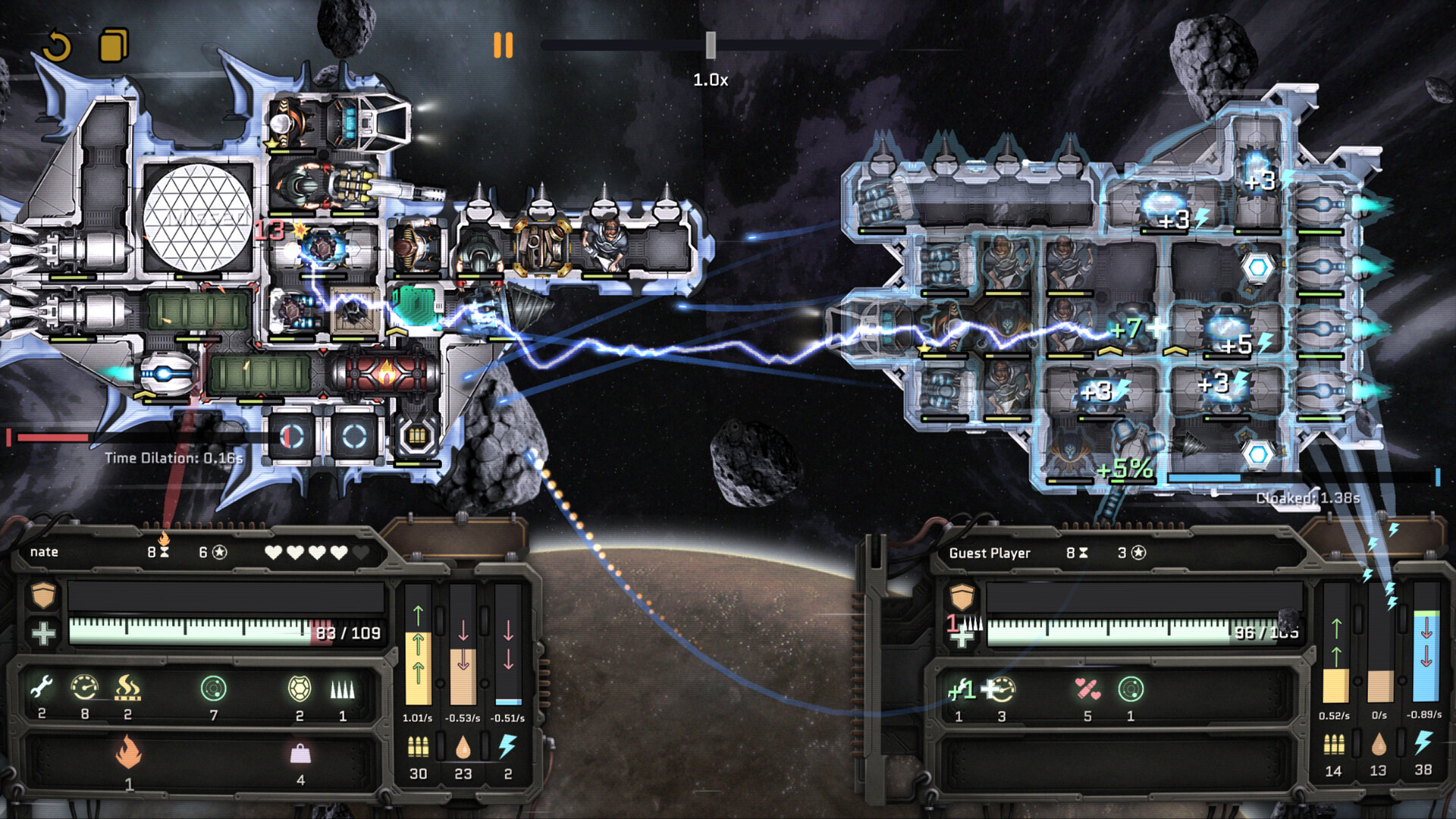Click nate's blue lightning energy icon
The height and width of the screenshot is (819, 1456).
pos(507,746)
